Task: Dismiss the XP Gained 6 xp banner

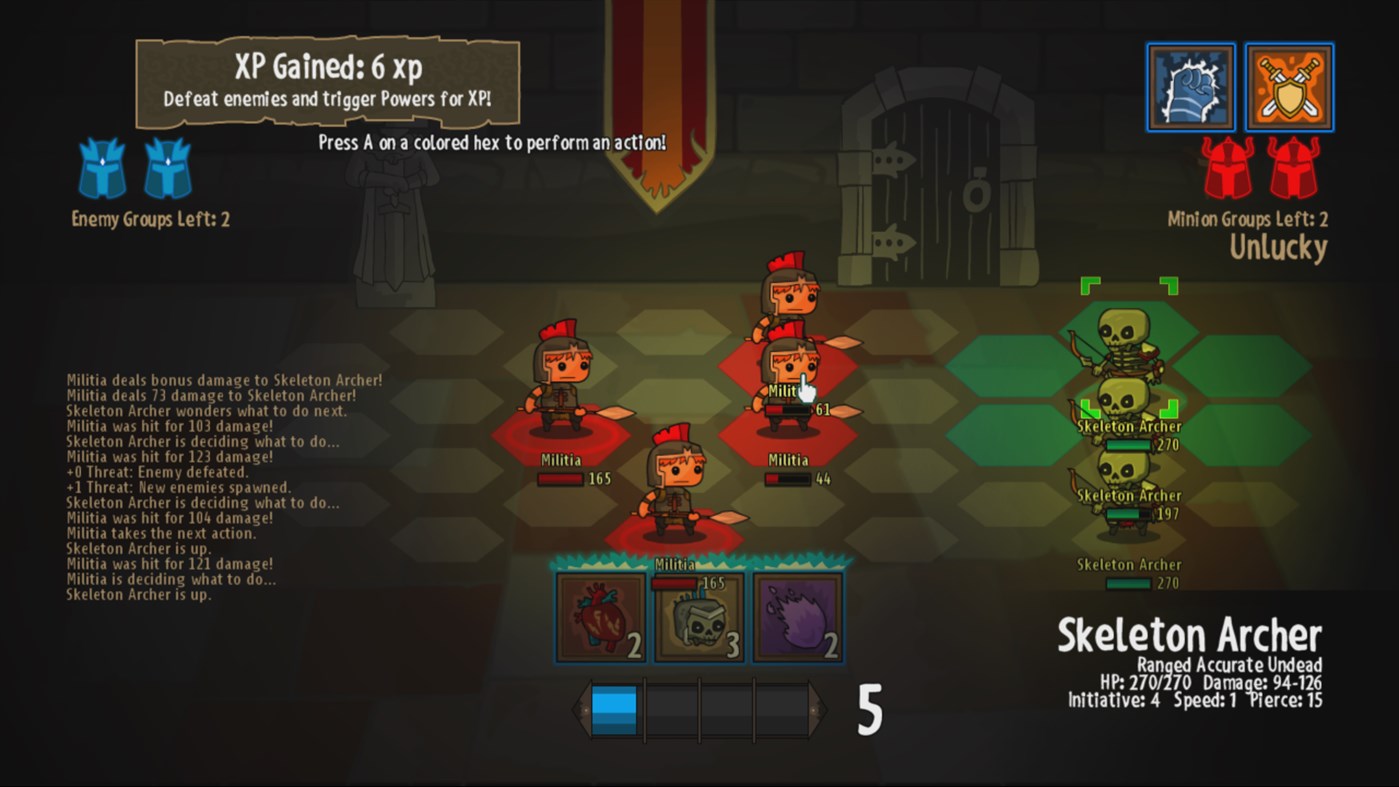Action: point(327,82)
